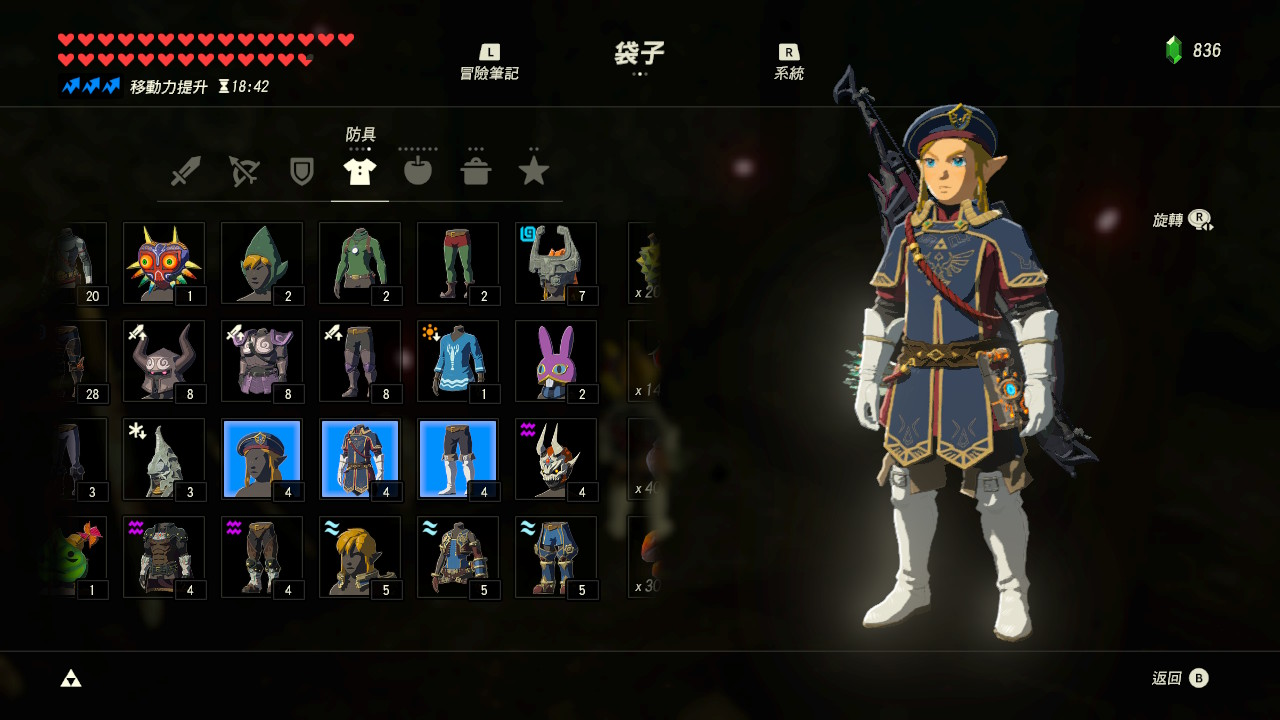Viewport: 1280px width, 720px height.
Task: Select the equipped Royal Guard boots
Action: coord(458,457)
